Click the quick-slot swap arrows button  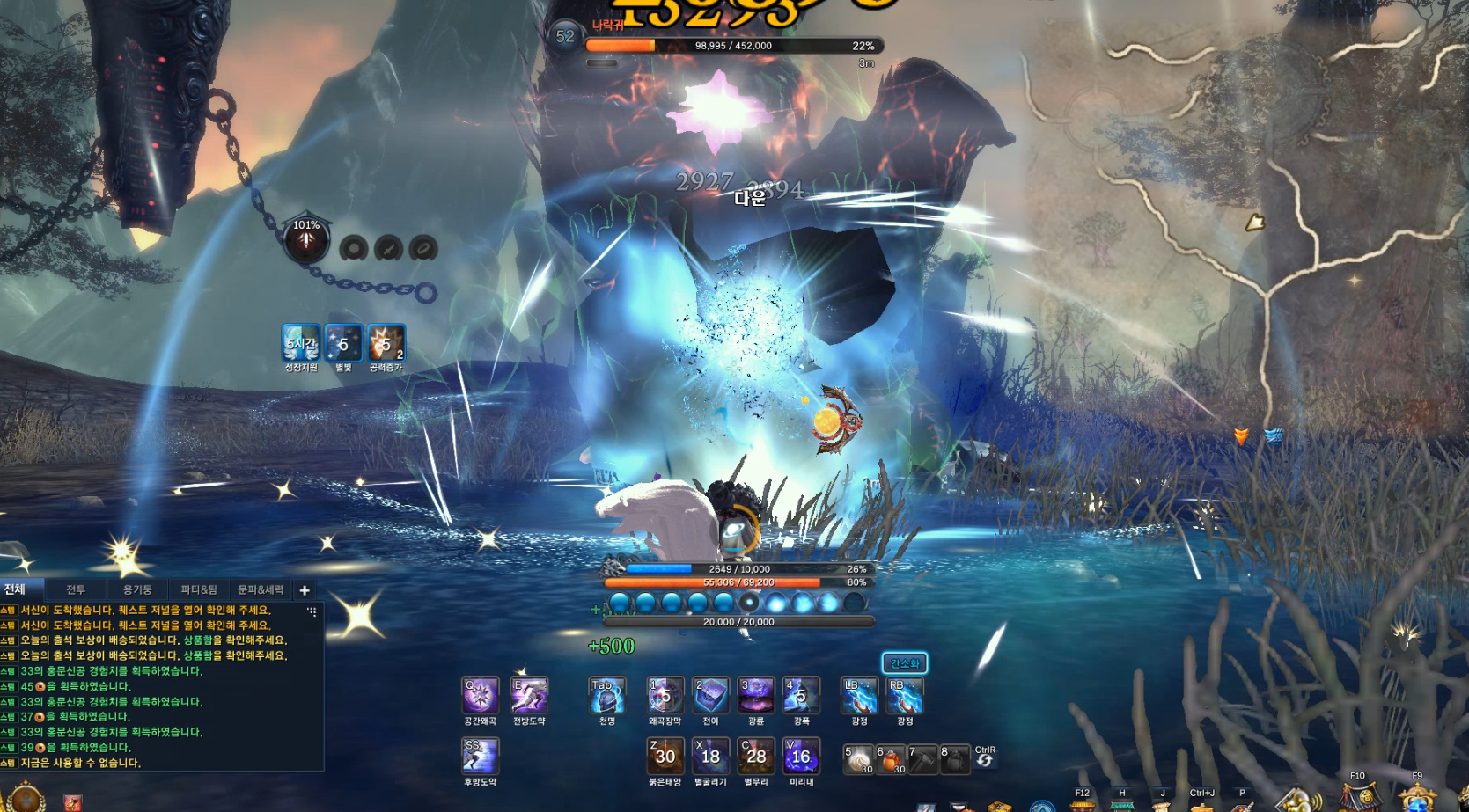(985, 760)
